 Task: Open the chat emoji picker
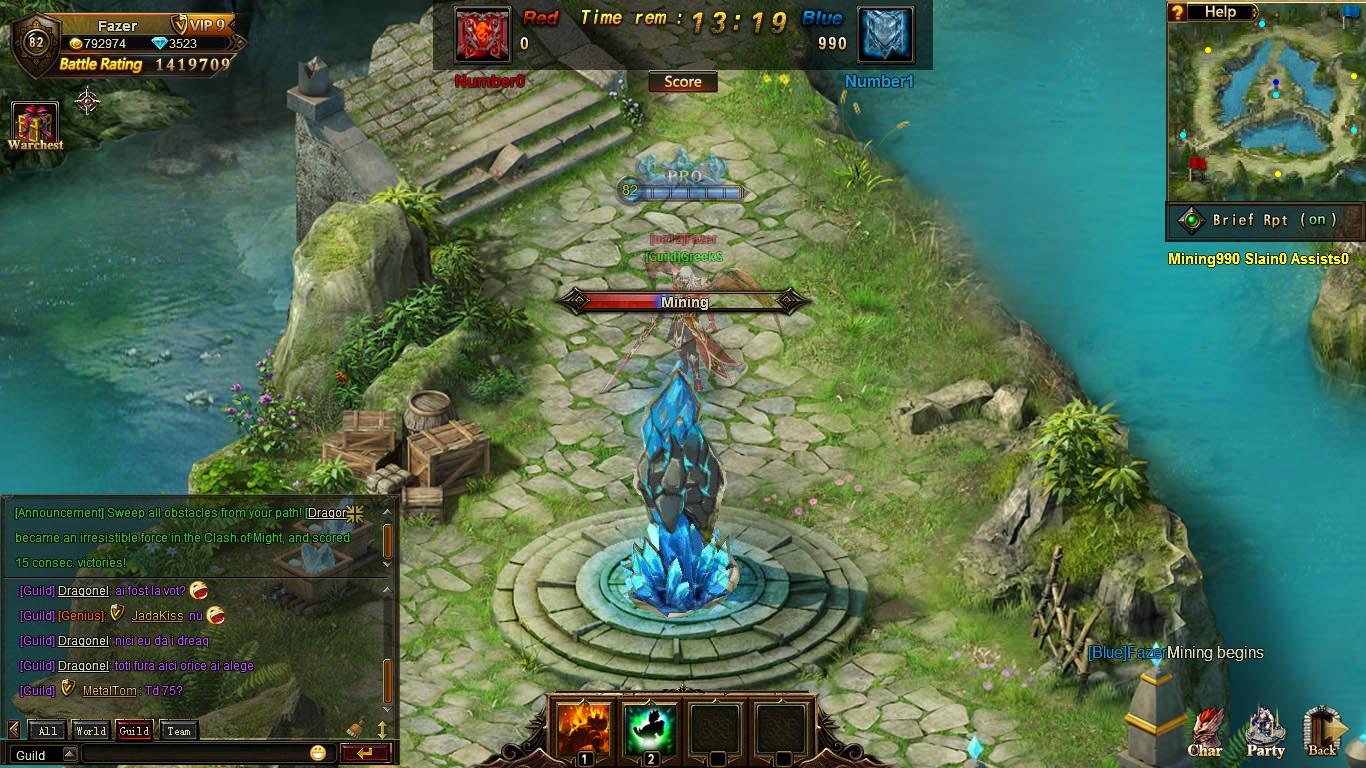(x=318, y=753)
